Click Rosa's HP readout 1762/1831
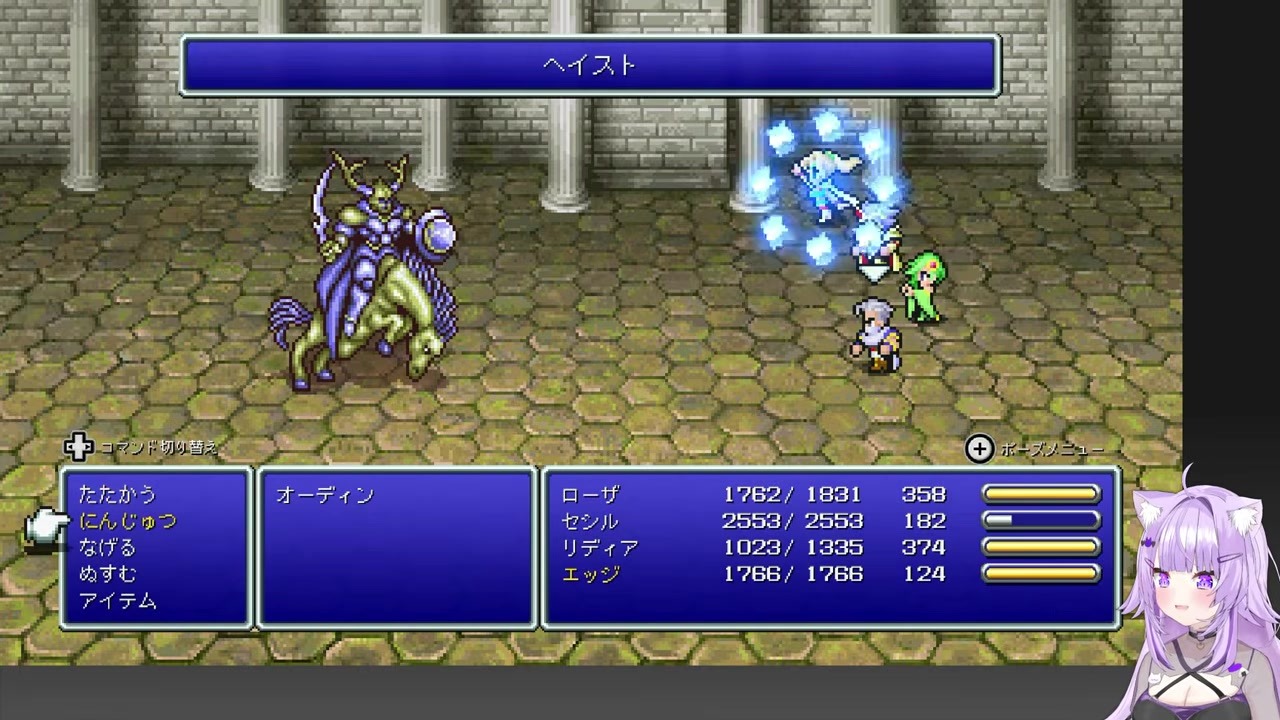 pyautogui.click(x=793, y=494)
